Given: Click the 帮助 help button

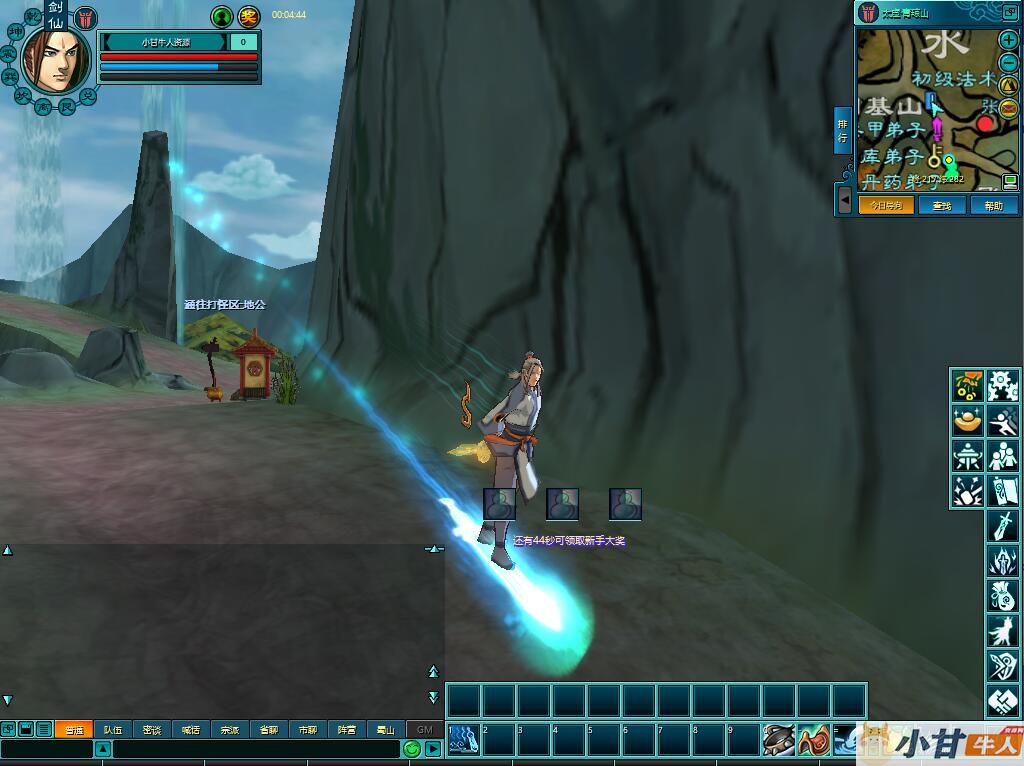Looking at the screenshot, I should [993, 205].
